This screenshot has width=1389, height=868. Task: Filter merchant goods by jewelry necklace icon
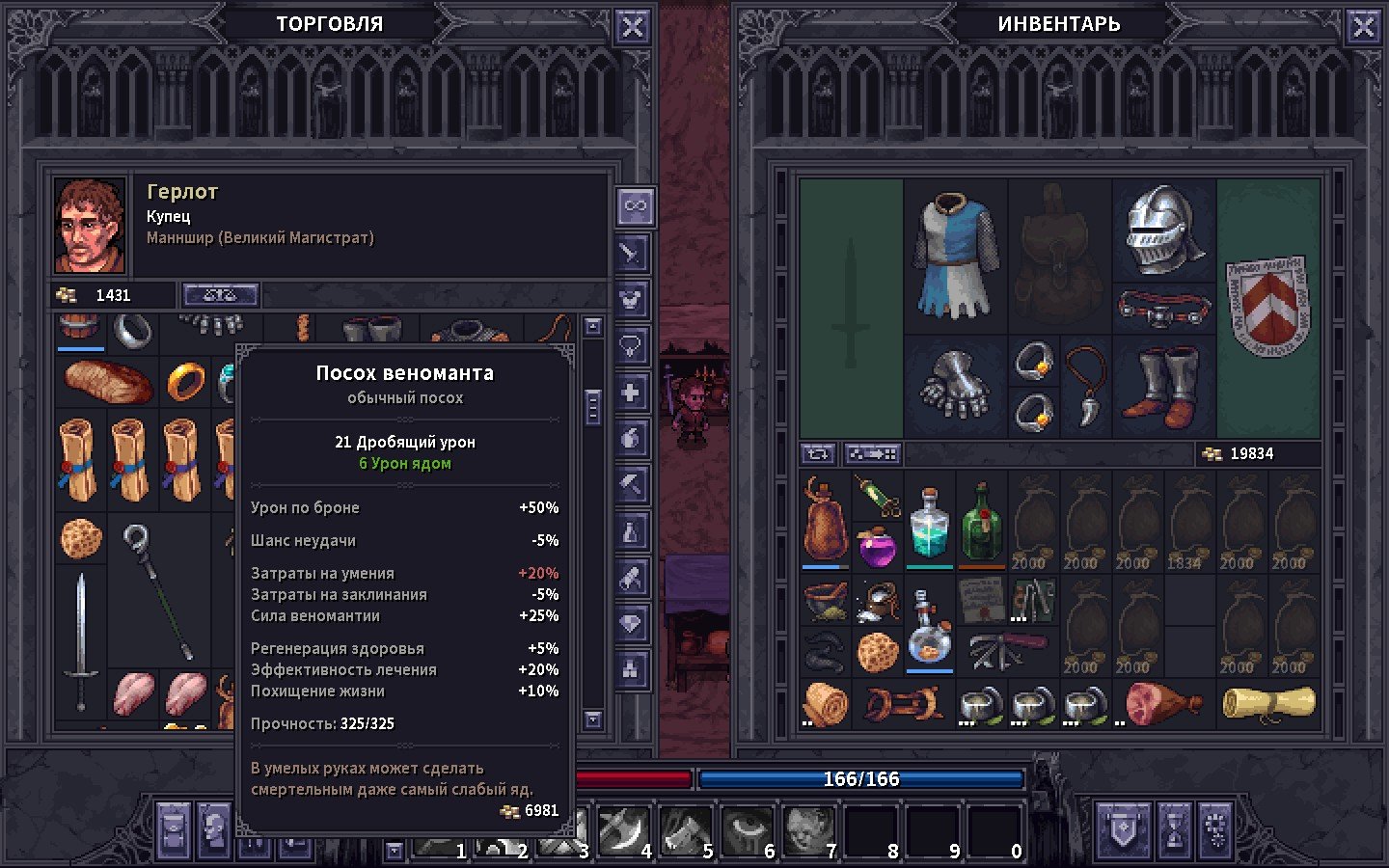coord(631,346)
